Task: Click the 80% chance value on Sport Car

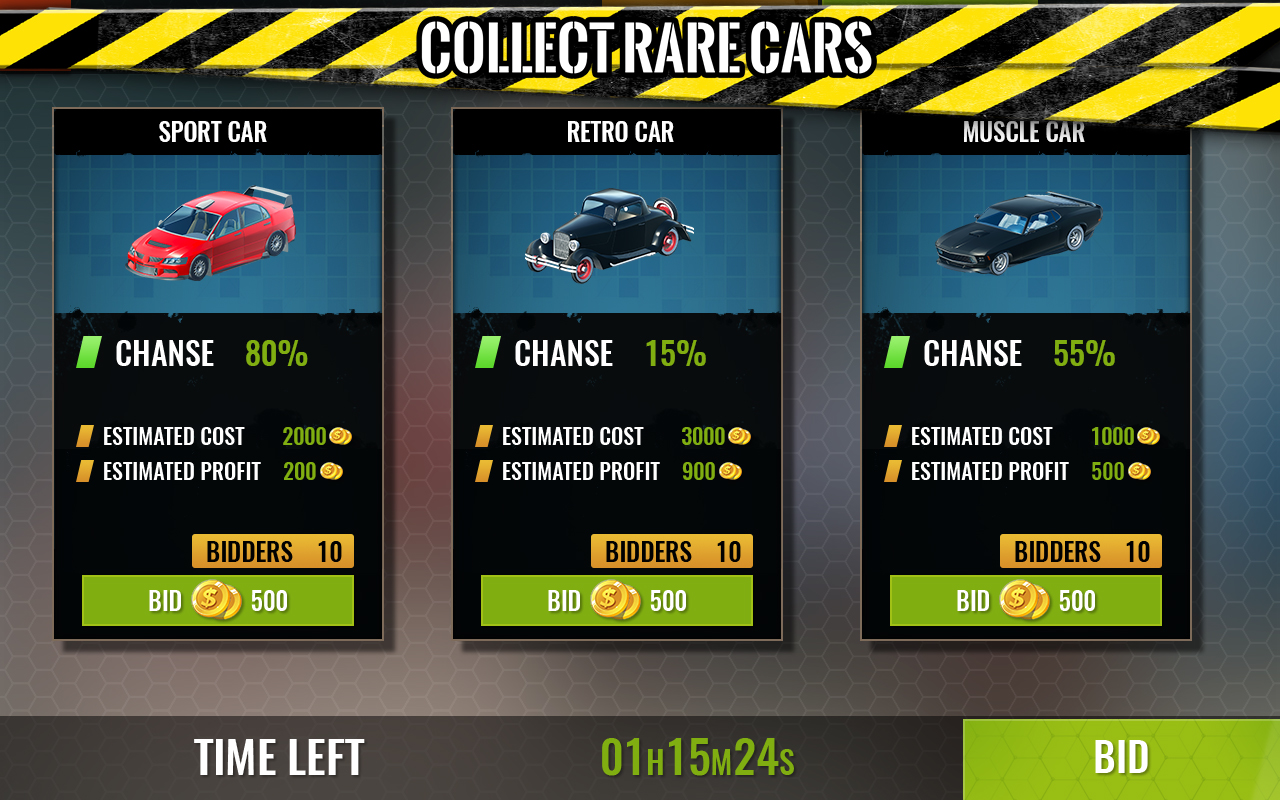Action: (x=275, y=352)
